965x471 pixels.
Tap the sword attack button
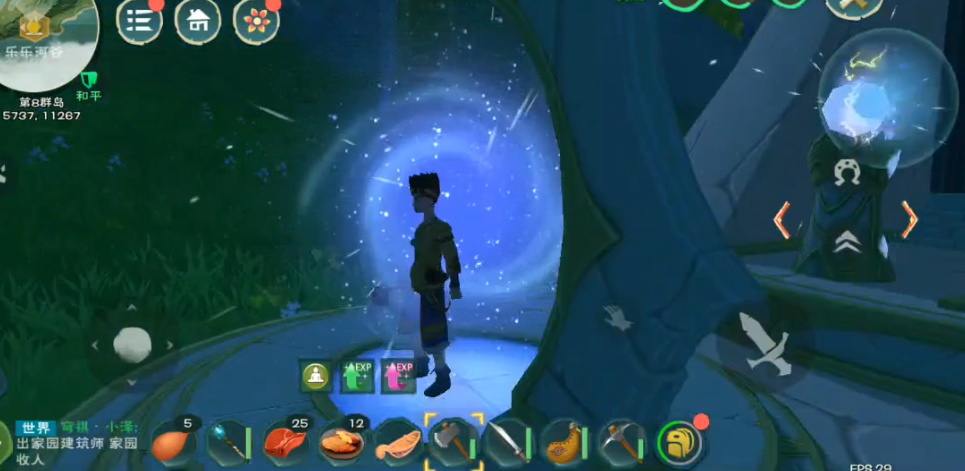point(765,342)
